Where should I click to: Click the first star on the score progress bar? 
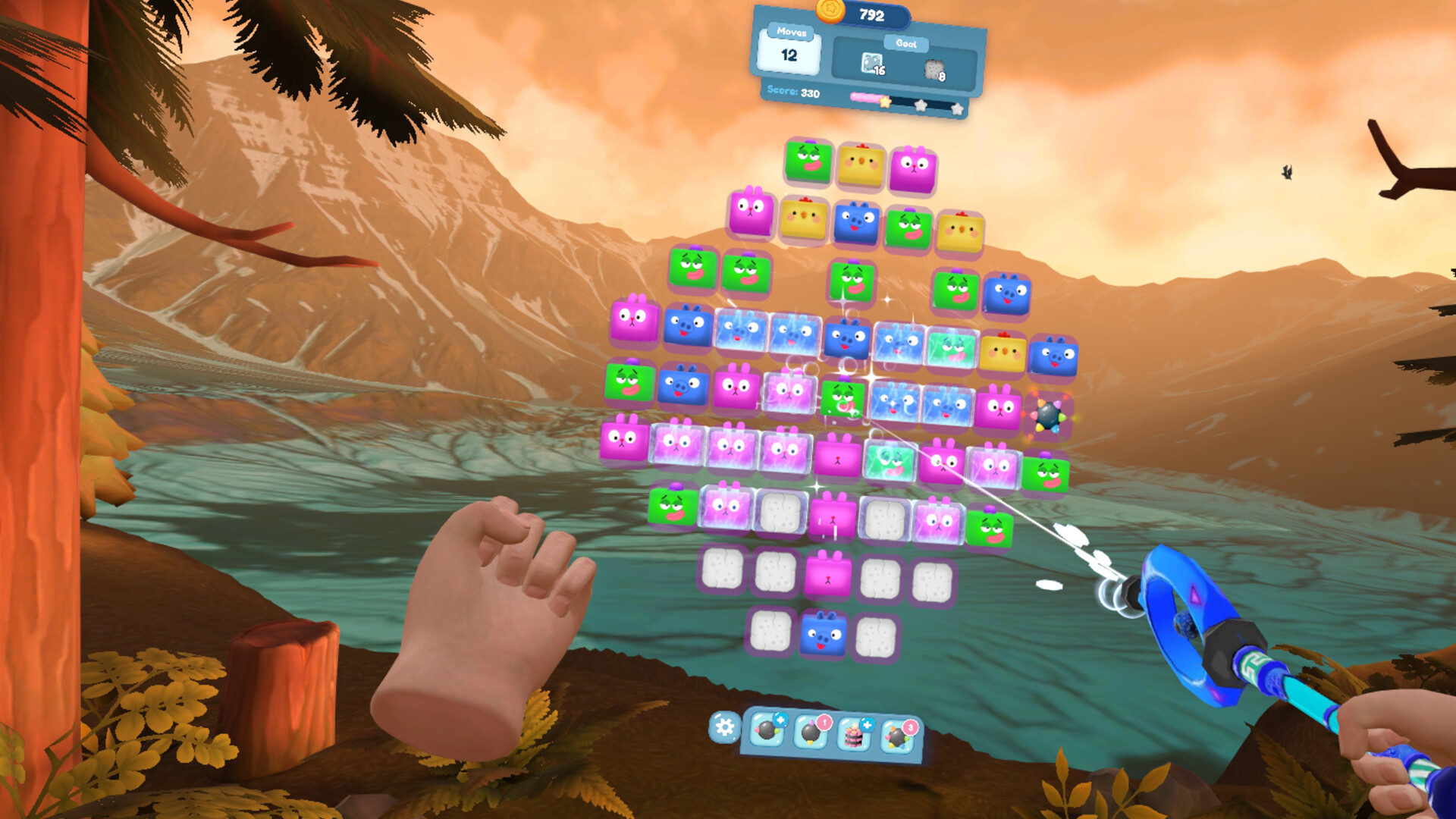[886, 103]
